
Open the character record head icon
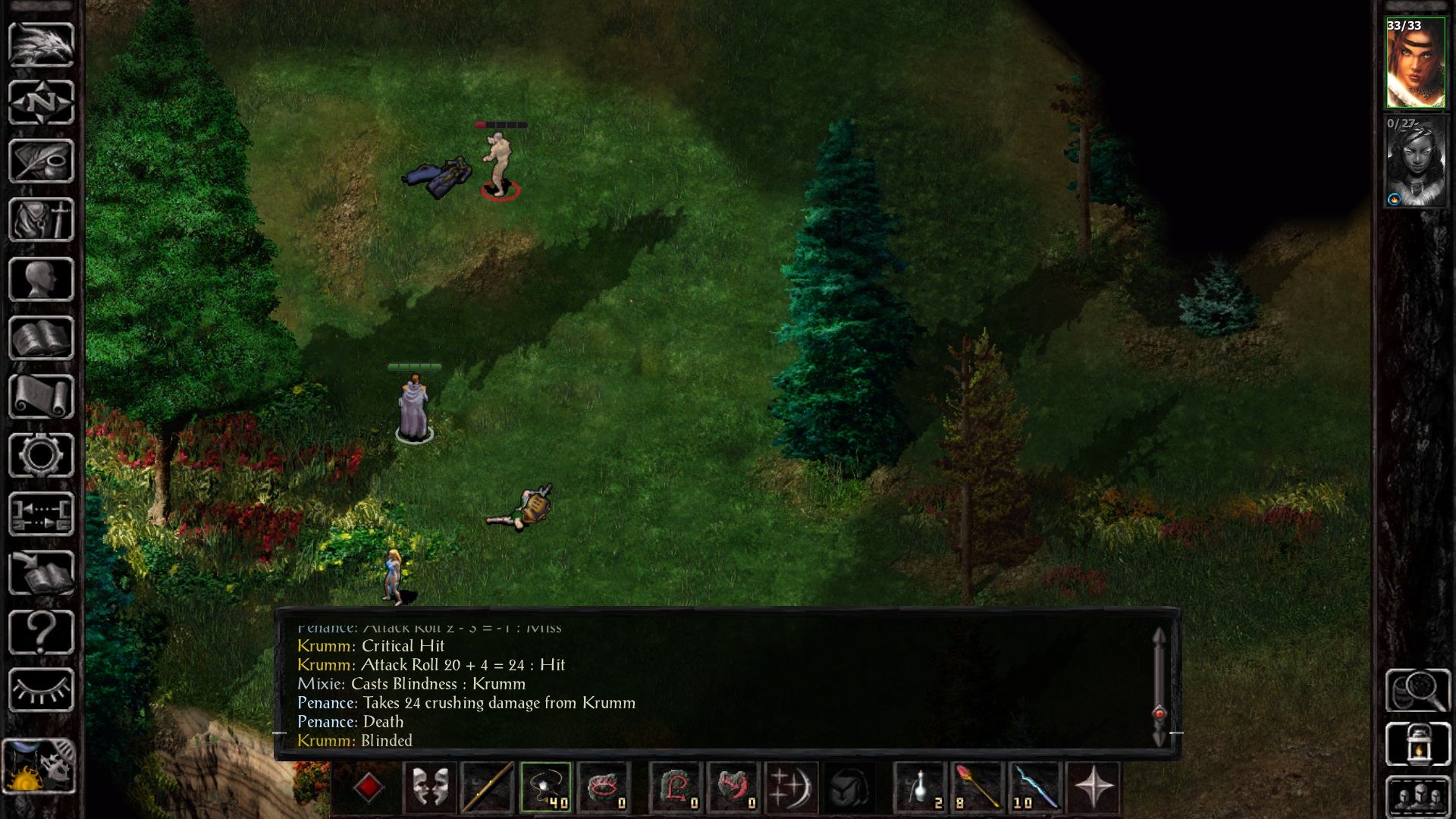pos(41,279)
